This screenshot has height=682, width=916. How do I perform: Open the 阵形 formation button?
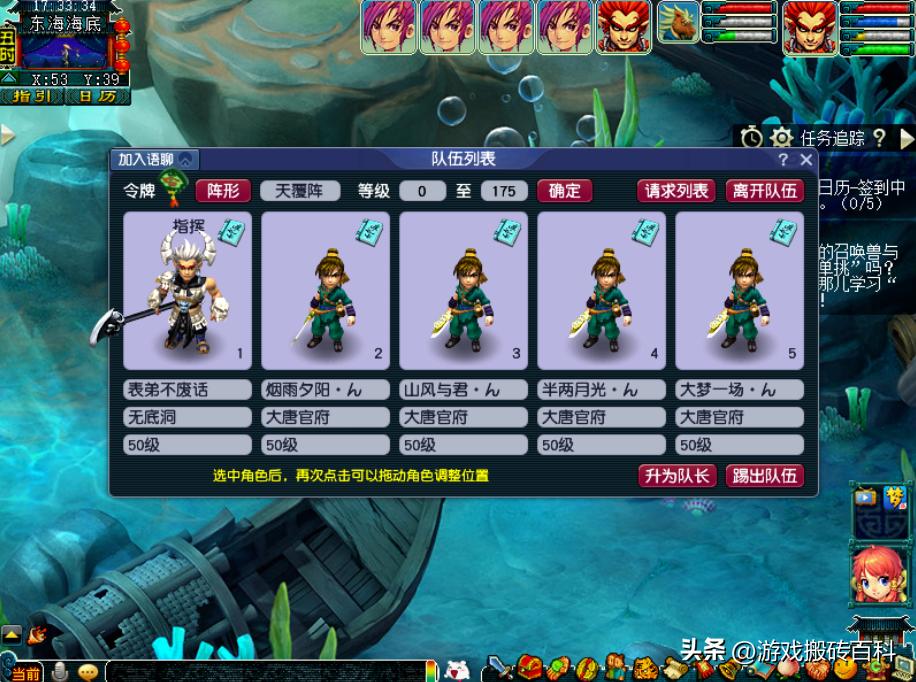(223, 191)
